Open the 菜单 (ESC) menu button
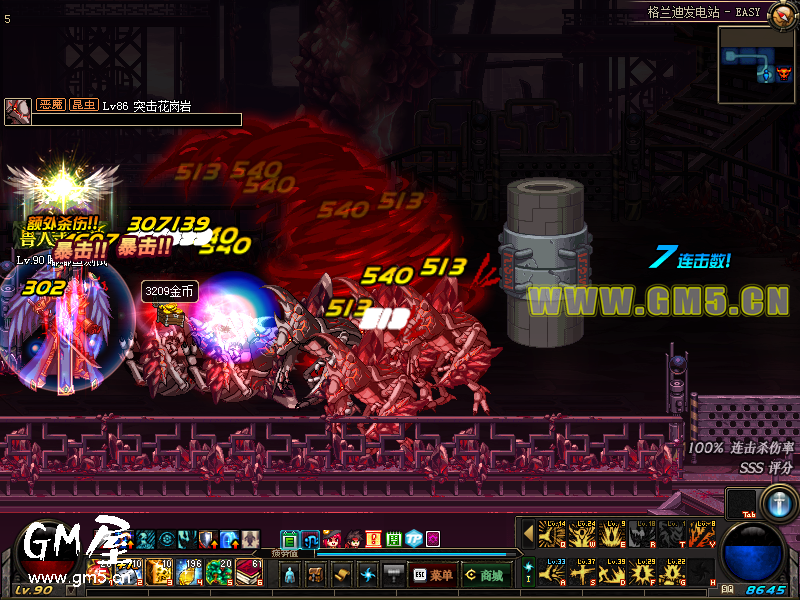800x600 pixels. [x=433, y=575]
